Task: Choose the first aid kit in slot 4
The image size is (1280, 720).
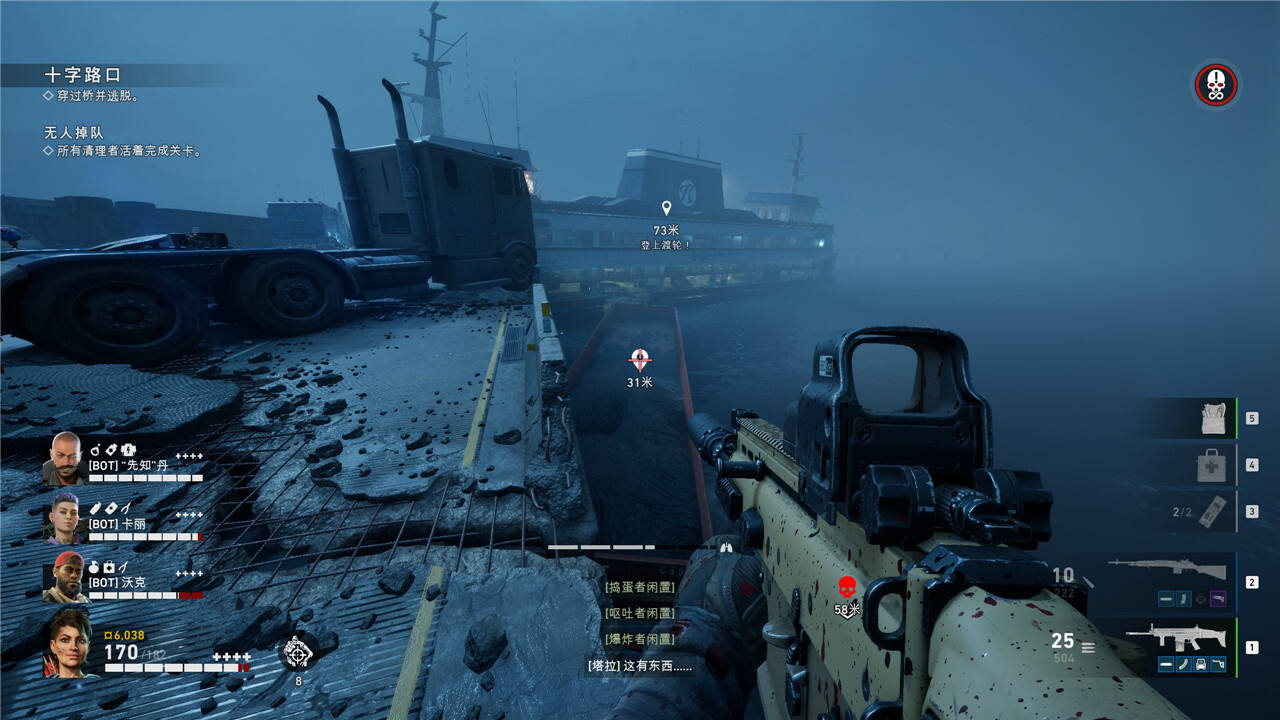Action: (1212, 464)
